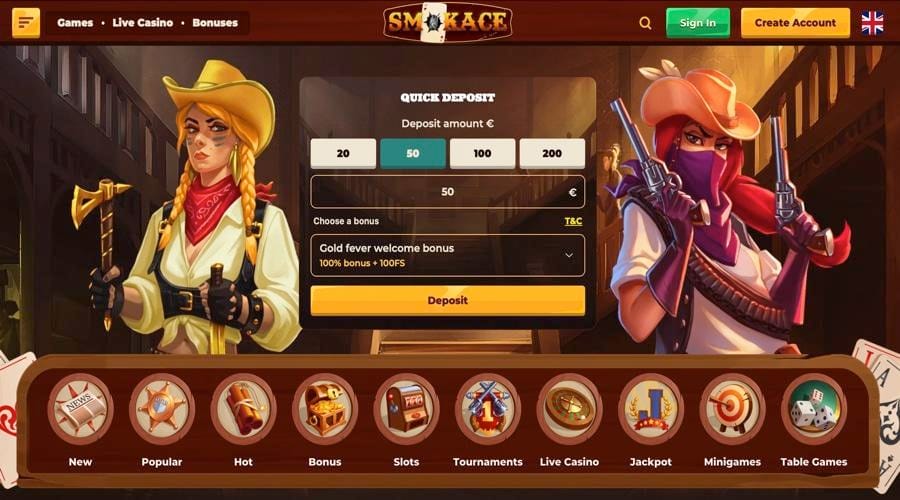This screenshot has height=500, width=900.
Task: Pick the 200 euro deposit amount
Action: 552,153
